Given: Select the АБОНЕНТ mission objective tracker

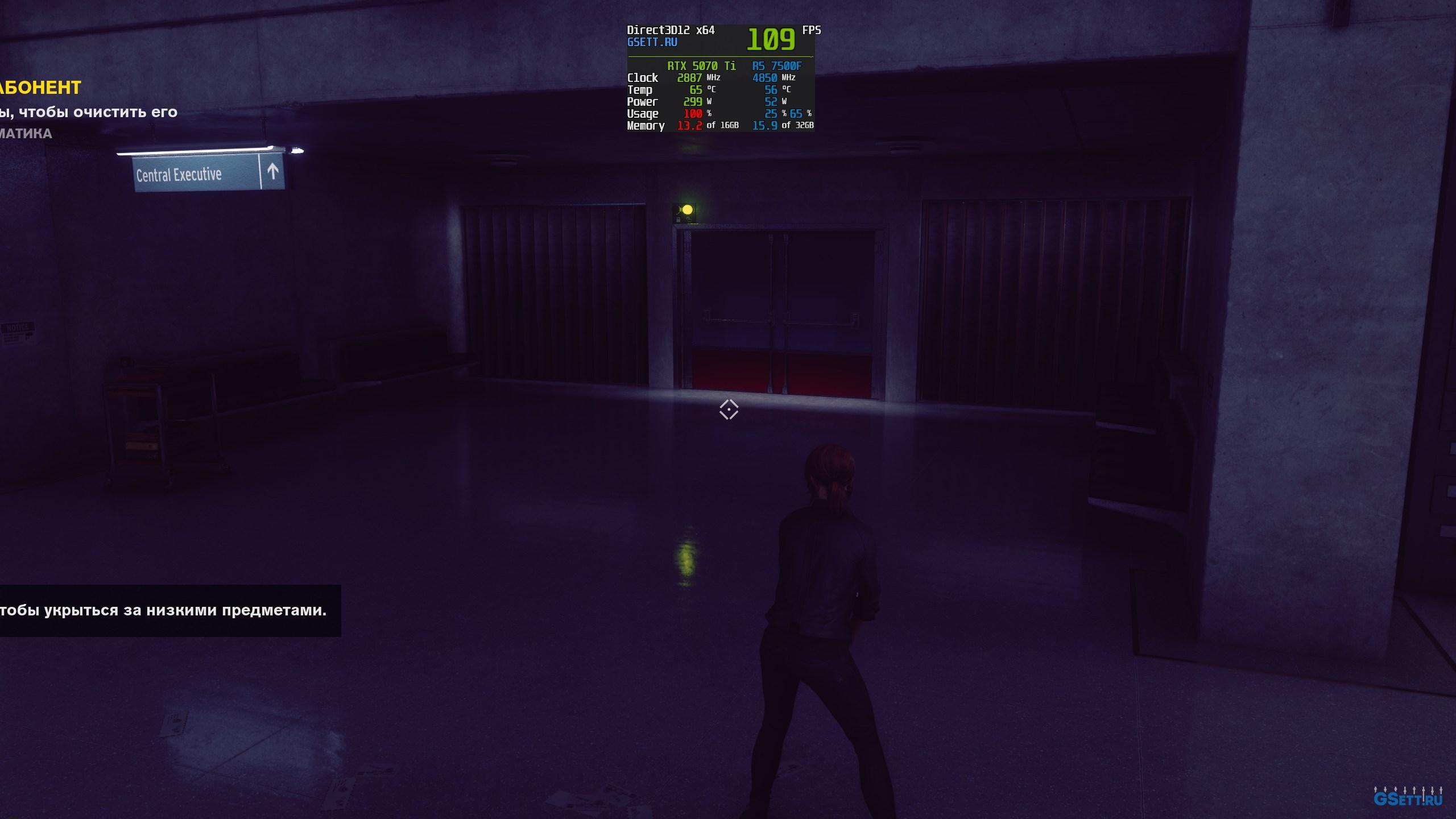Looking at the screenshot, I should pyautogui.click(x=40, y=88).
